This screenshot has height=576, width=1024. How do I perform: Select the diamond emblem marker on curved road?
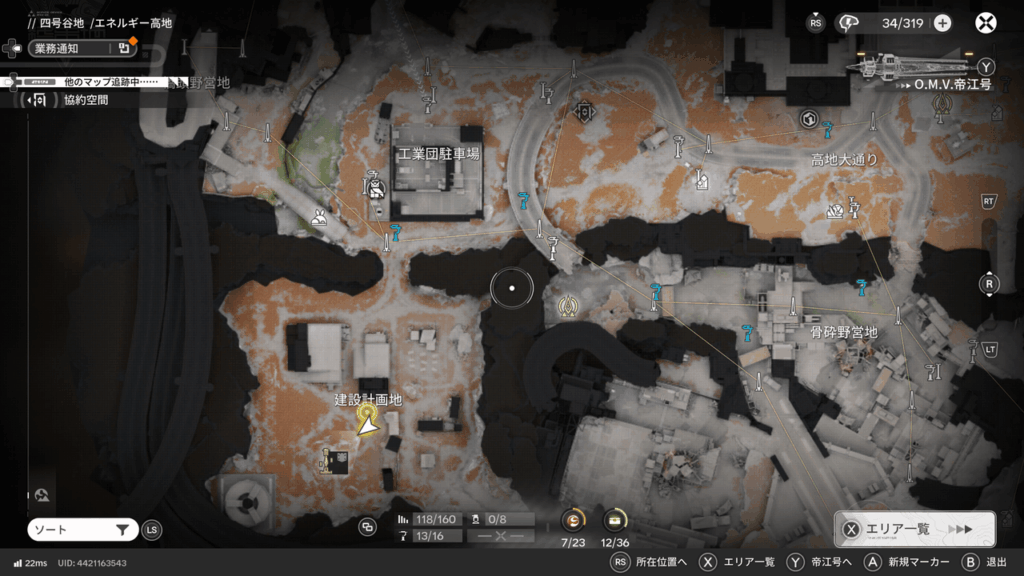[584, 111]
